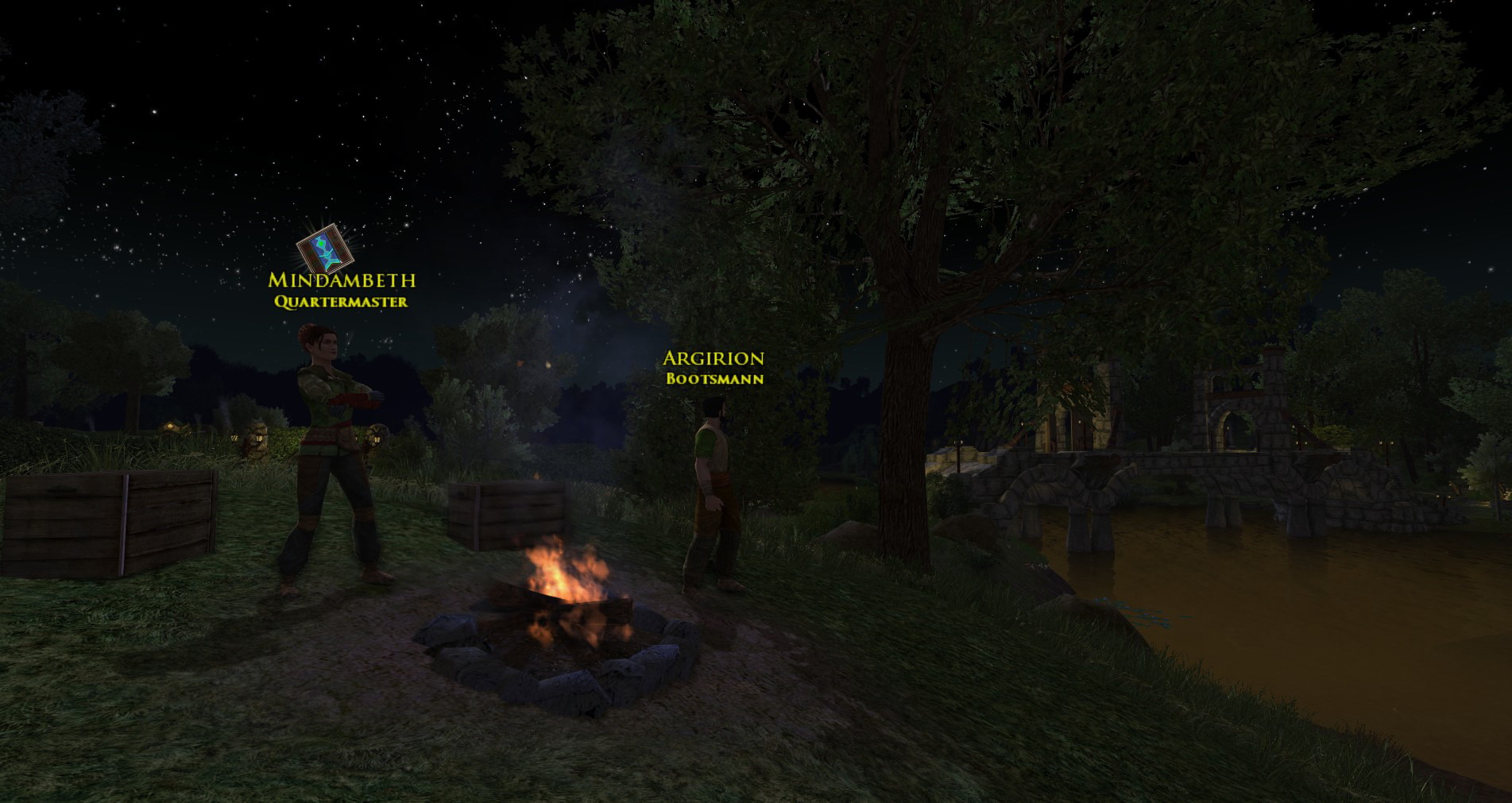Click the hourglass icon above Mindambeth

click(x=324, y=248)
